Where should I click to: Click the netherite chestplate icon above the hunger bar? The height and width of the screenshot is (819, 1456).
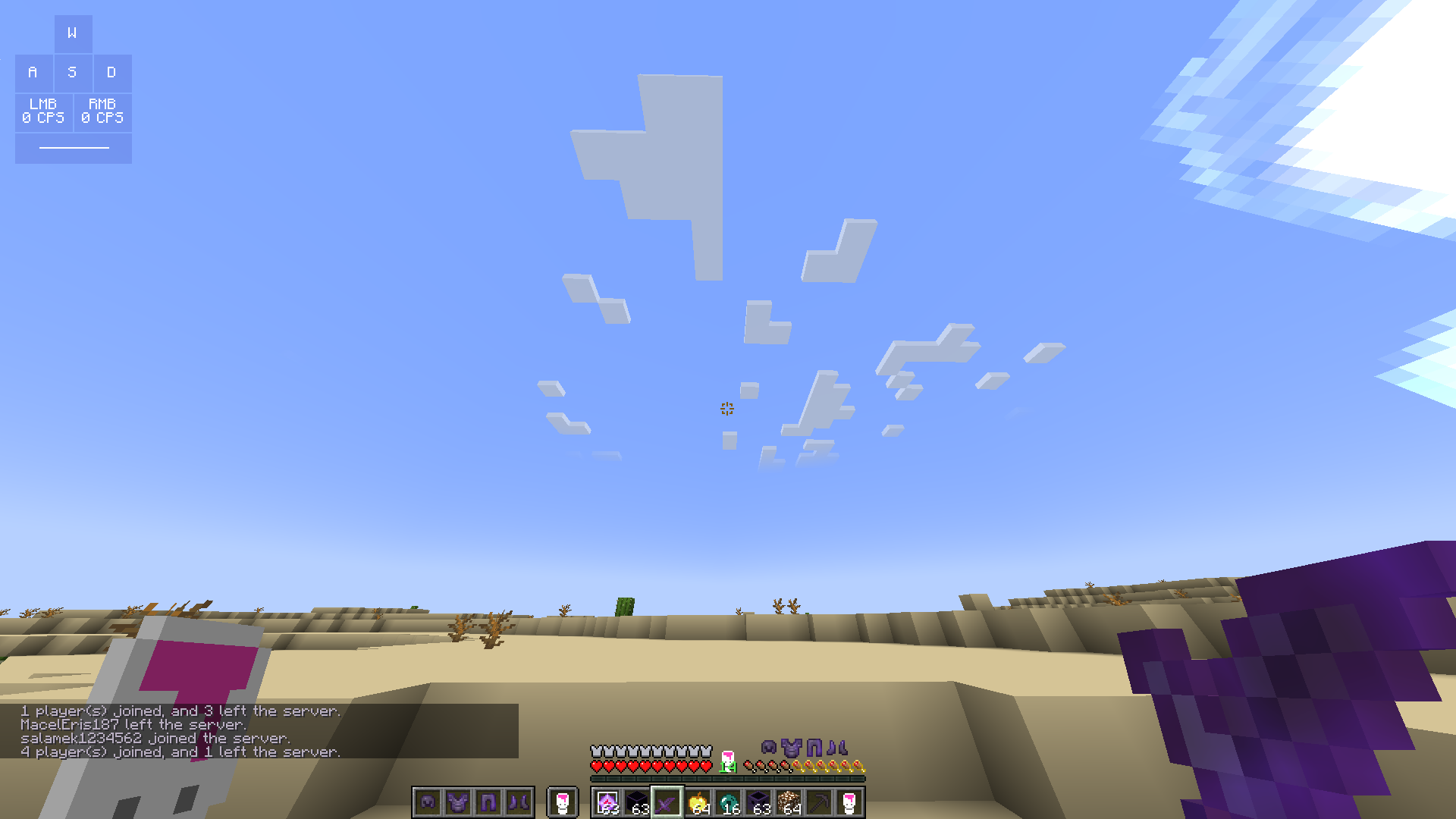[791, 748]
